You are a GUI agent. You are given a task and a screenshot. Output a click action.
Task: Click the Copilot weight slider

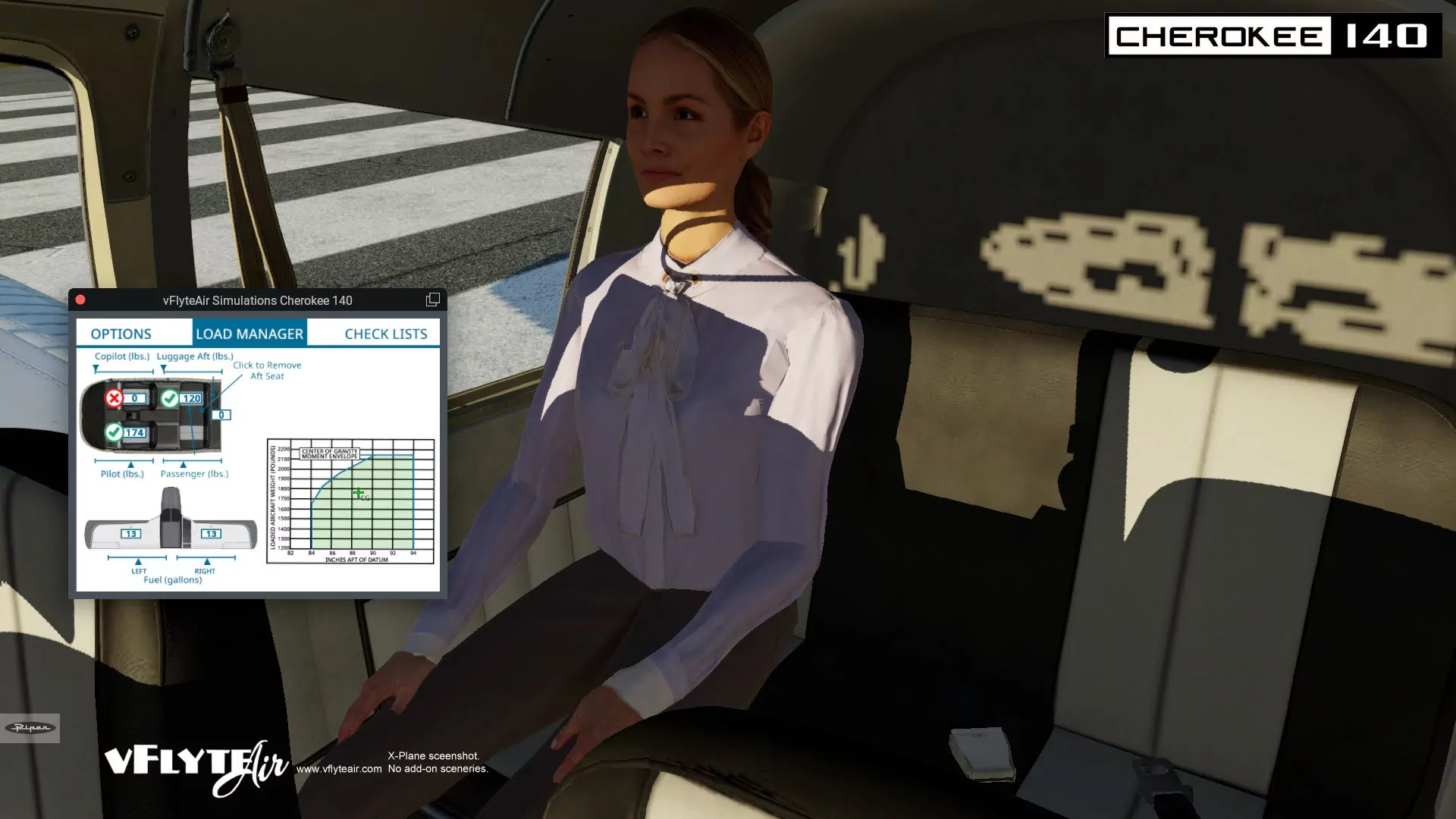pos(124,371)
